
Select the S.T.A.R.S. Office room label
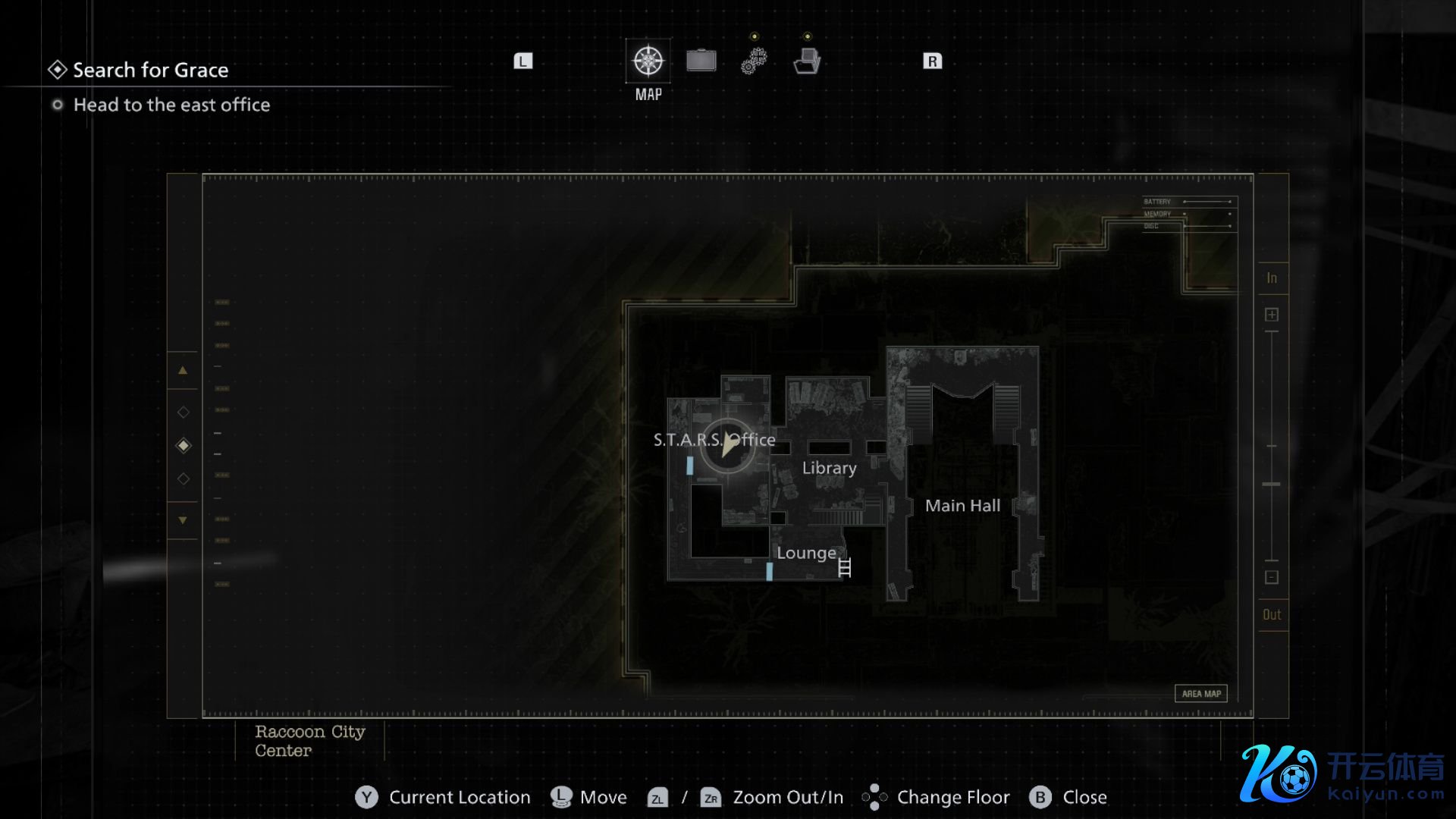click(714, 440)
